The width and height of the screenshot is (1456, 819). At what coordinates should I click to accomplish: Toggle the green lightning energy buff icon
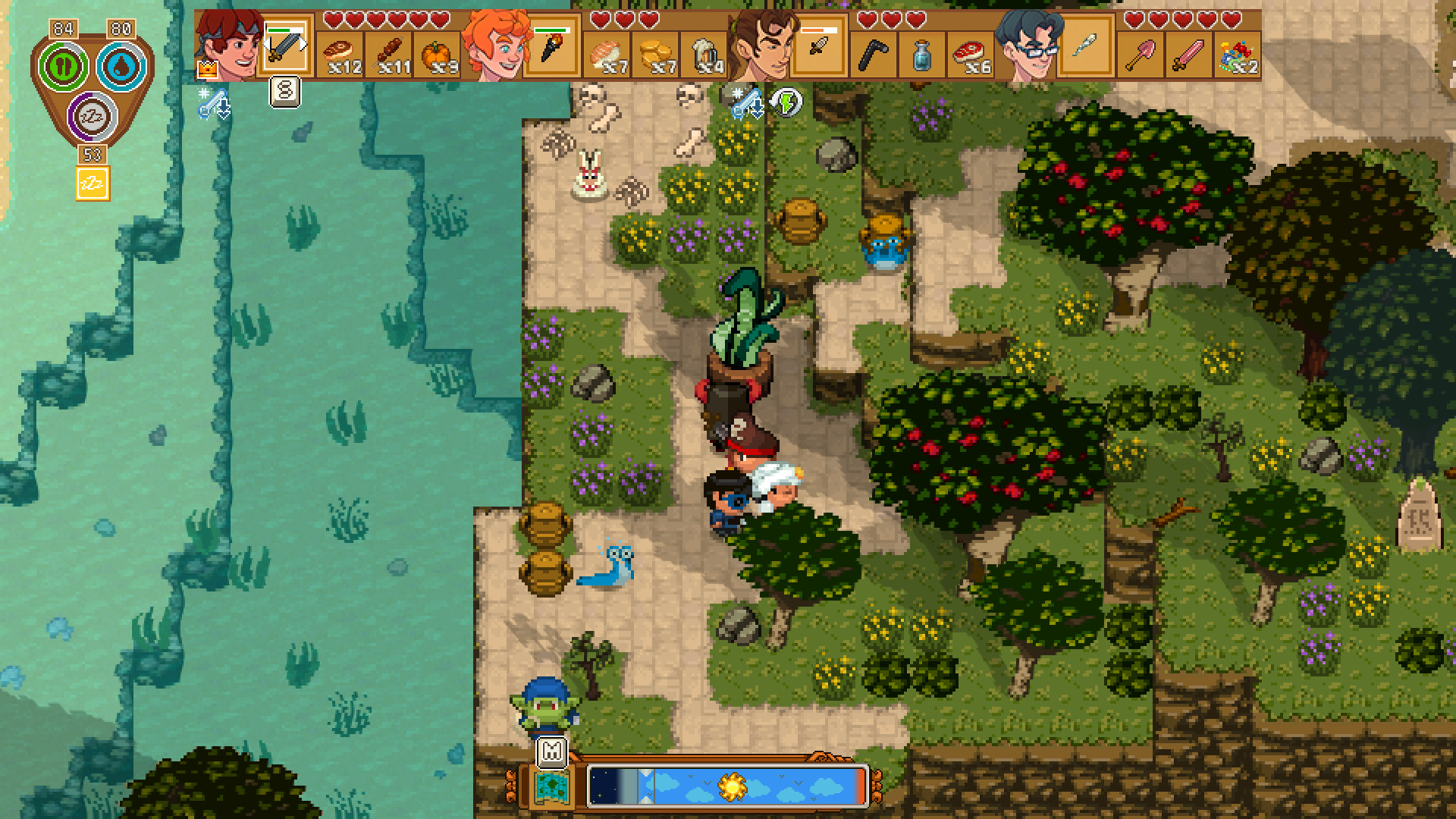pos(789,101)
